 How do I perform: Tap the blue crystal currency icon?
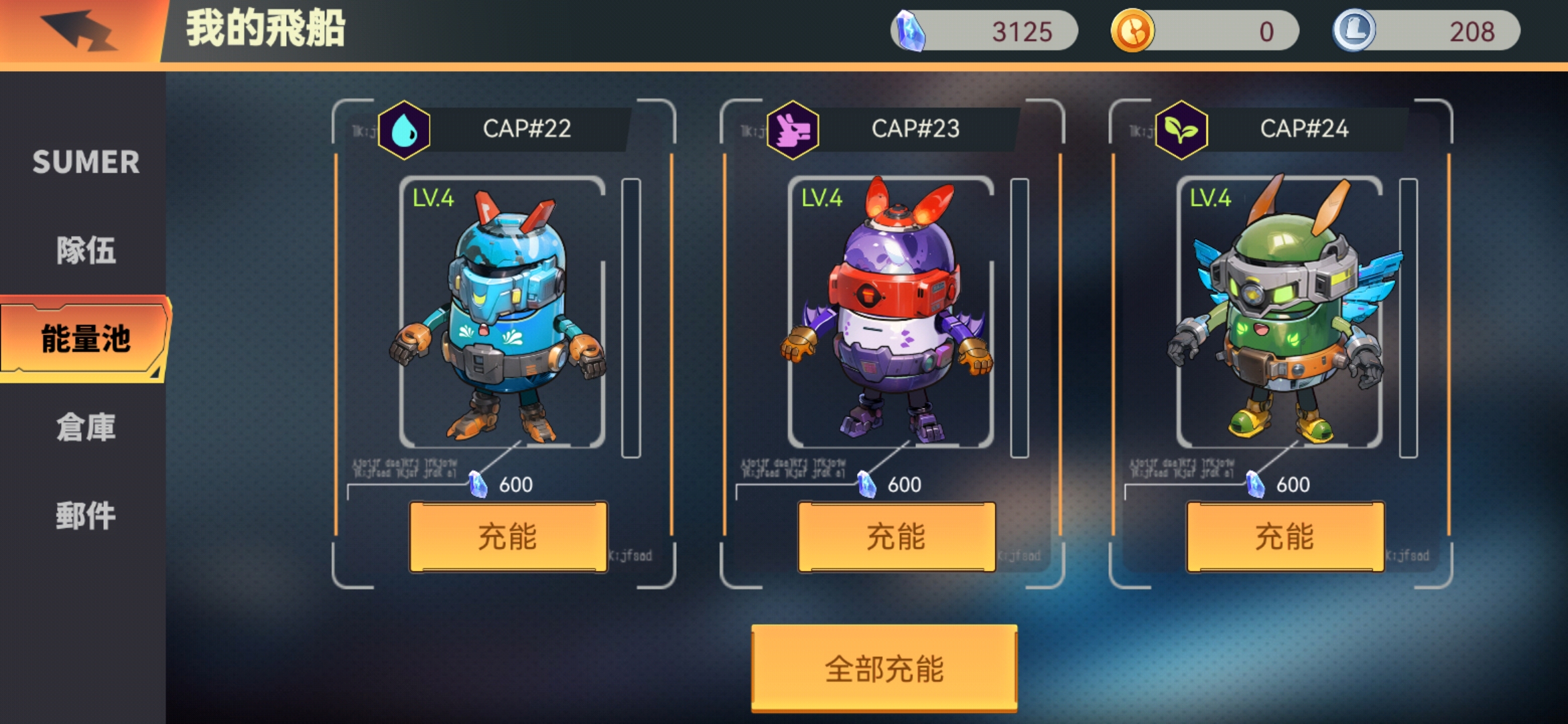tap(910, 31)
